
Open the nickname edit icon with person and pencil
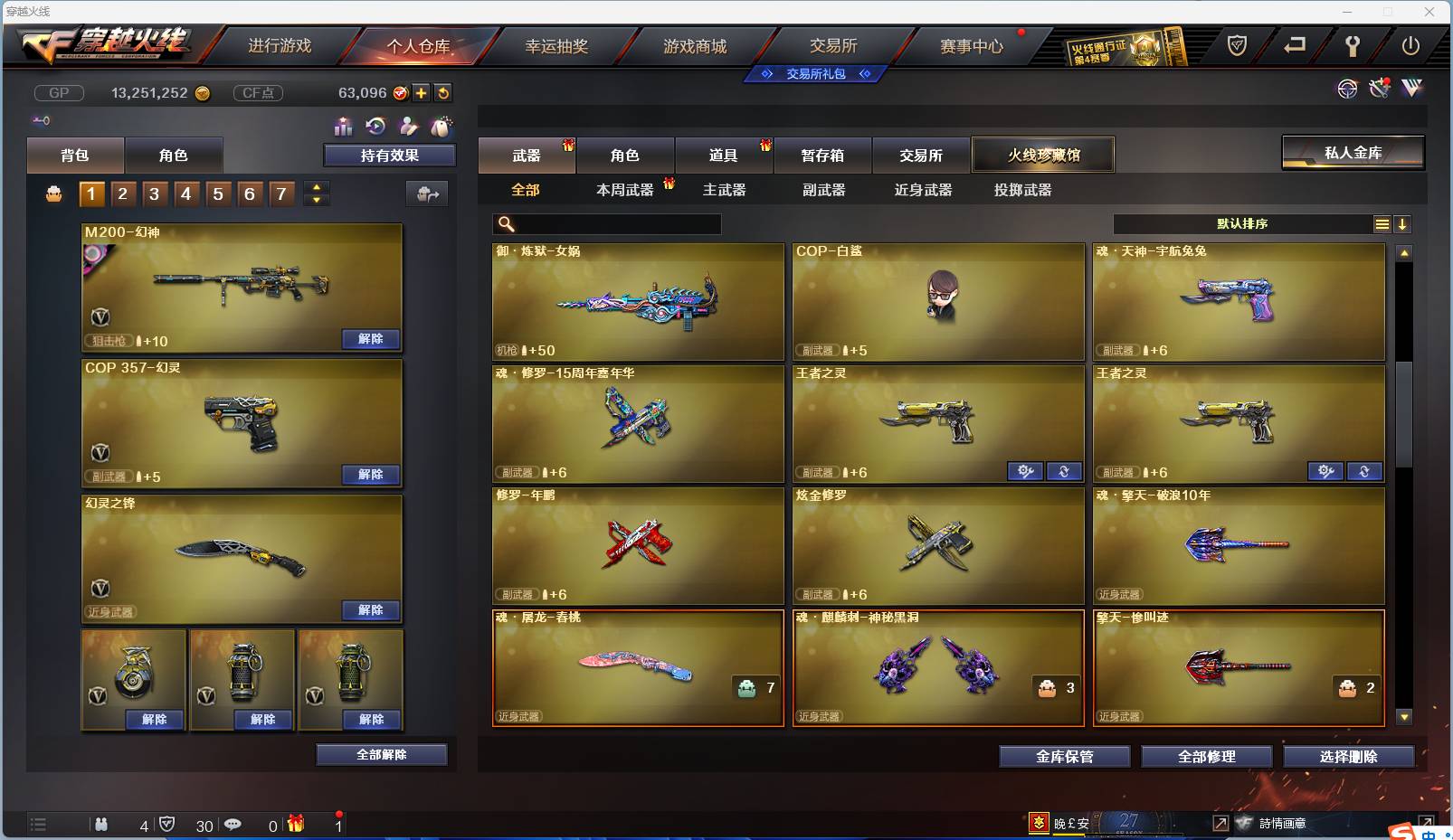click(x=407, y=127)
